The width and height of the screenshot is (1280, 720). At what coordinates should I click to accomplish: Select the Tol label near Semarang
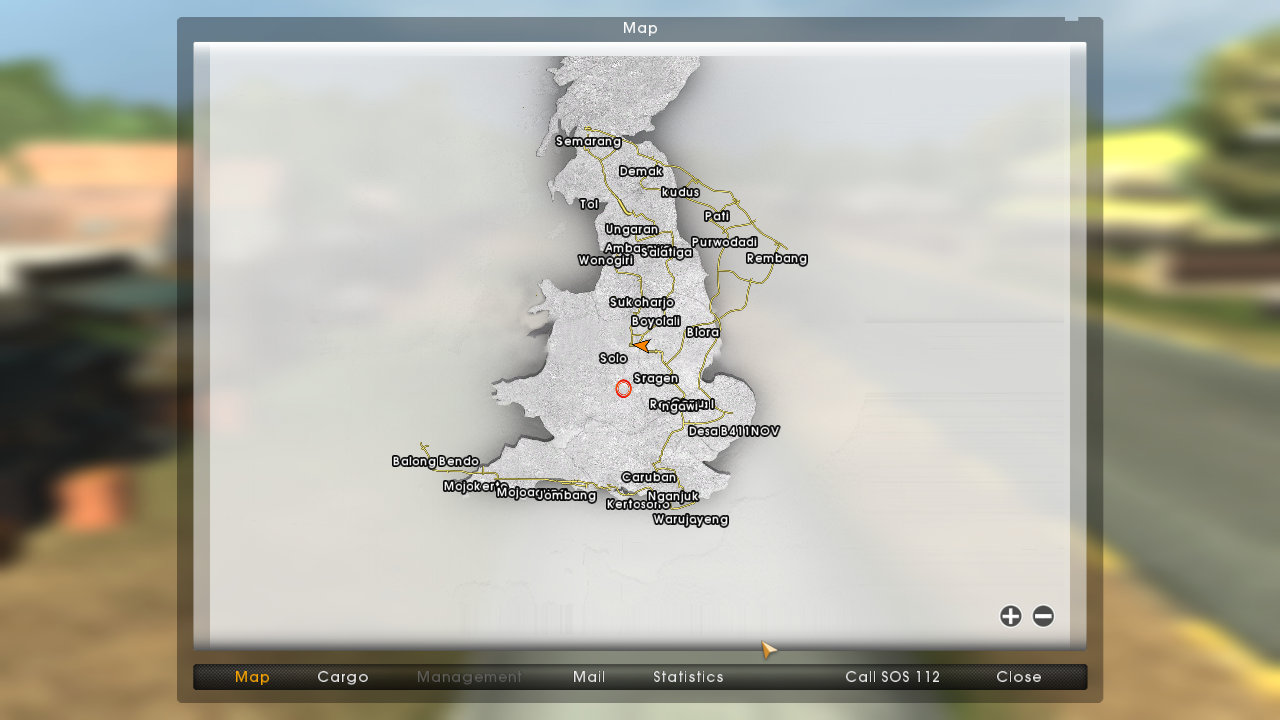589,203
